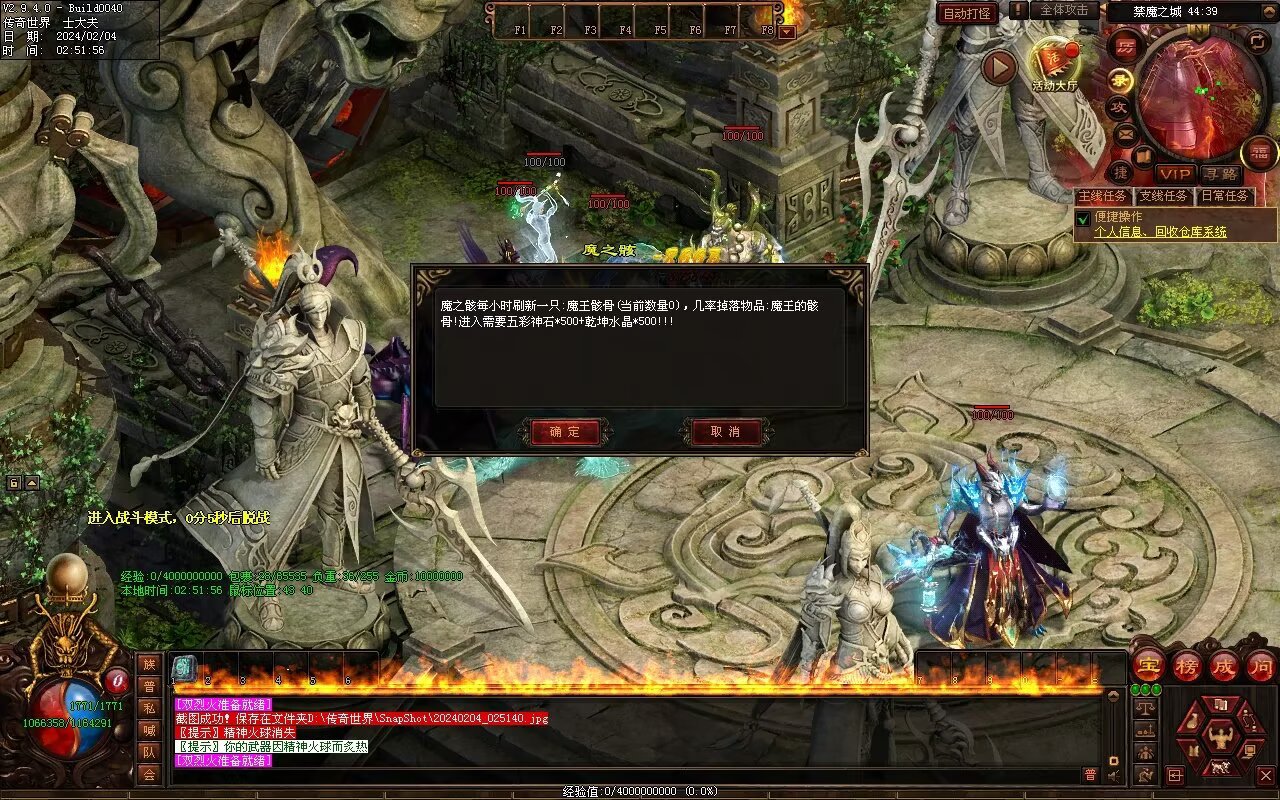
Task: Click the play arrow button beside 活动大厅
Action: pos(998,68)
